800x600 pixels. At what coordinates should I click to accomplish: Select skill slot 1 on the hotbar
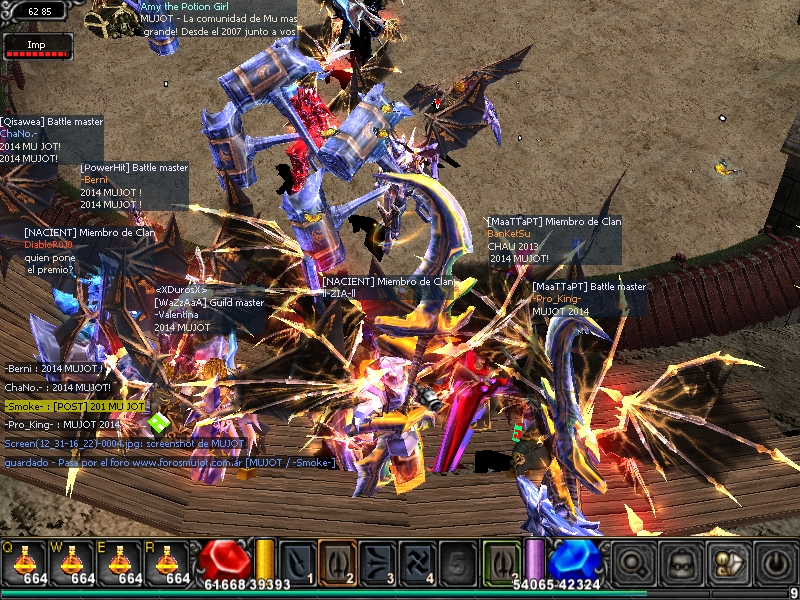(x=298, y=562)
